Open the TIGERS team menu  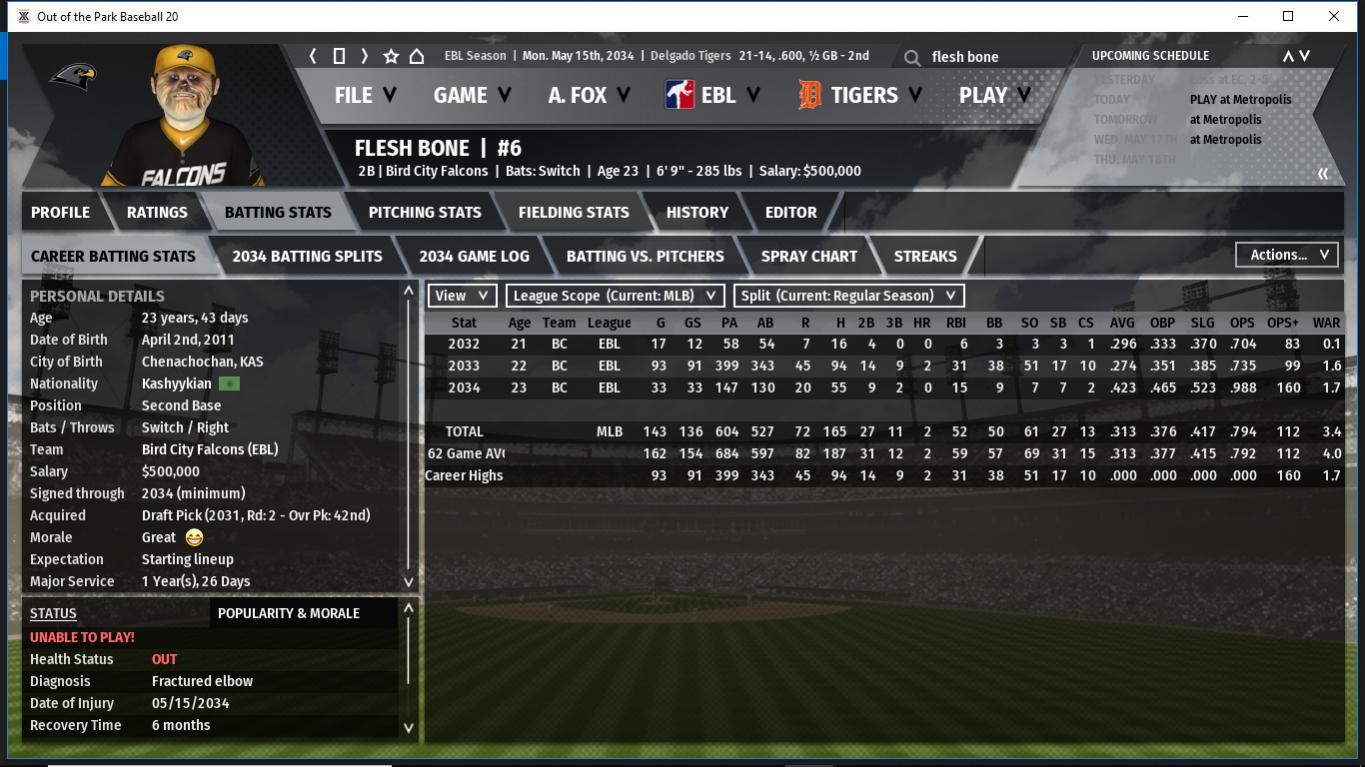tap(861, 95)
